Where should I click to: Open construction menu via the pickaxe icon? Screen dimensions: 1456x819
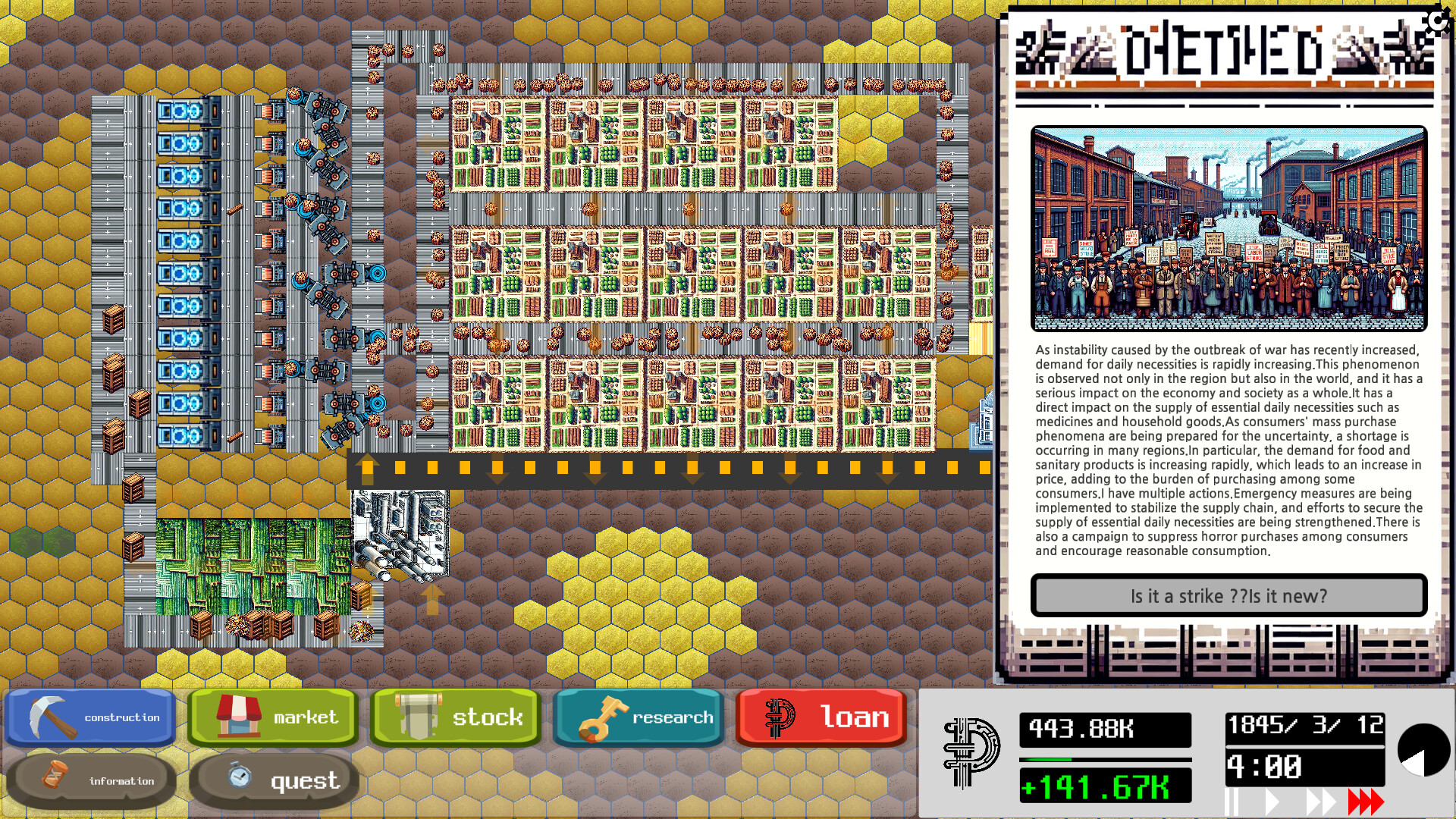click(50, 716)
